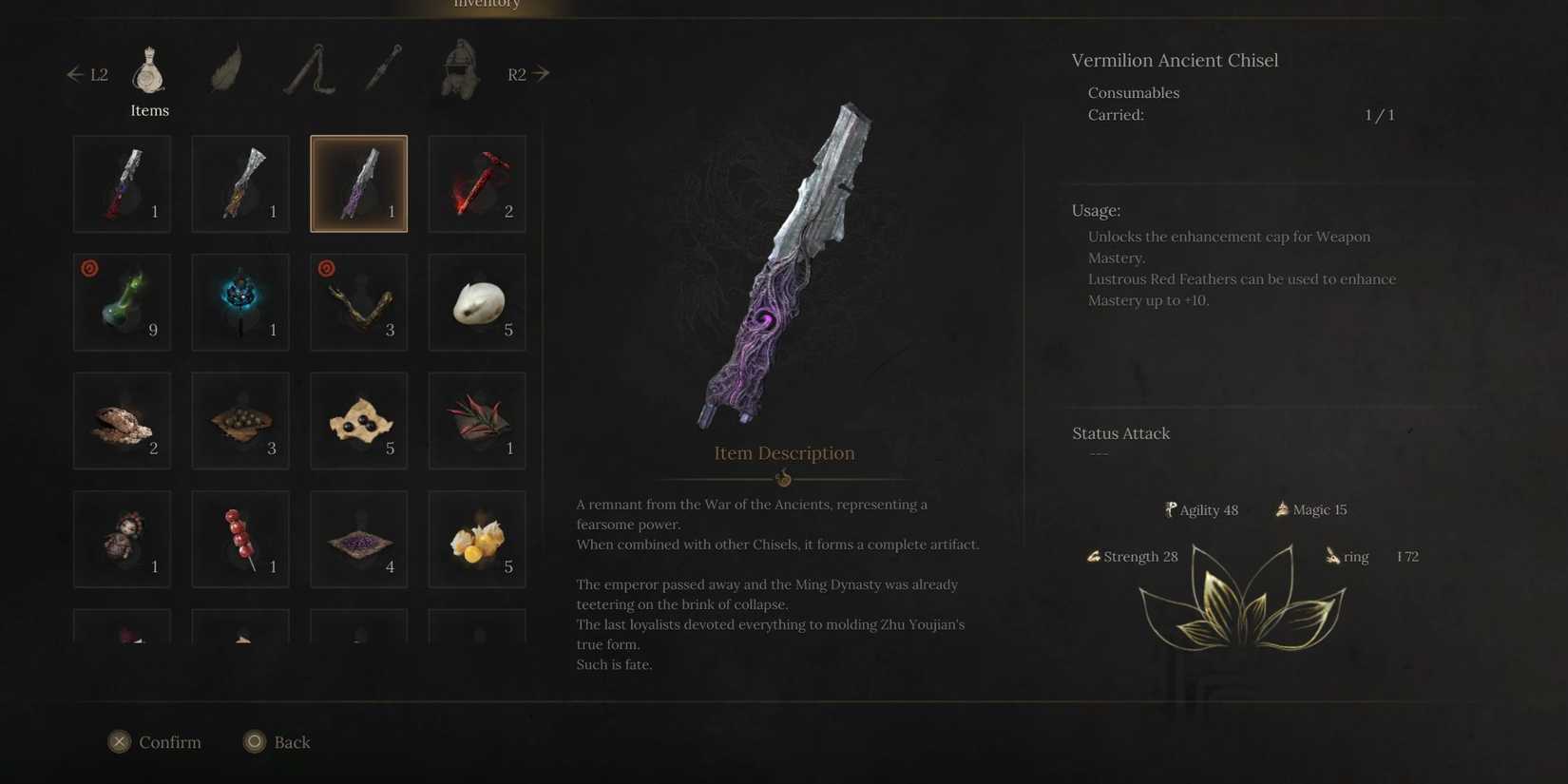Click the Magic stat icon
Viewport: 1568px width, 784px height.
point(1281,508)
